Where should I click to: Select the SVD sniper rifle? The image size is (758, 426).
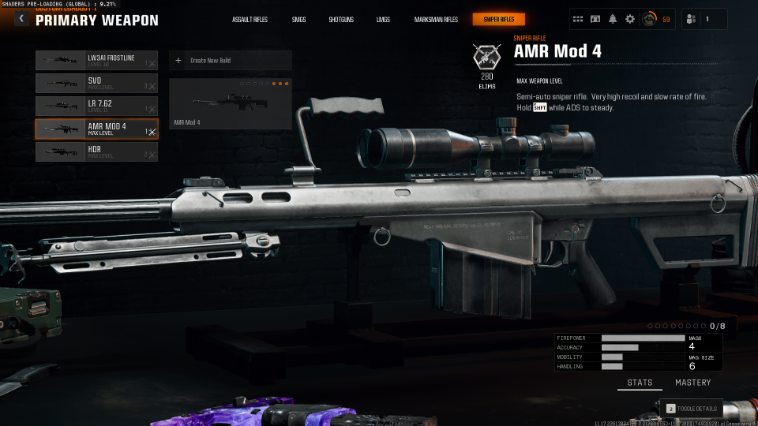96,83
